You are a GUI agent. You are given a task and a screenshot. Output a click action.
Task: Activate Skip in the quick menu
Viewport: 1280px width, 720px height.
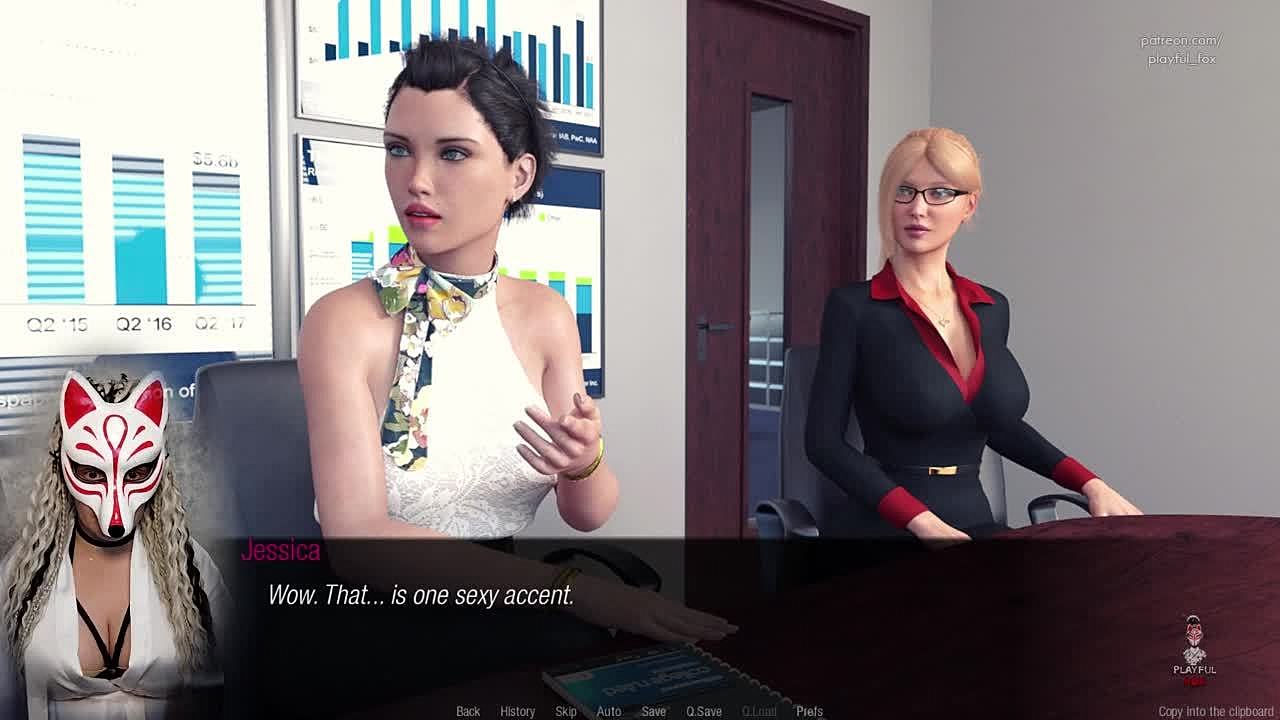coord(566,711)
